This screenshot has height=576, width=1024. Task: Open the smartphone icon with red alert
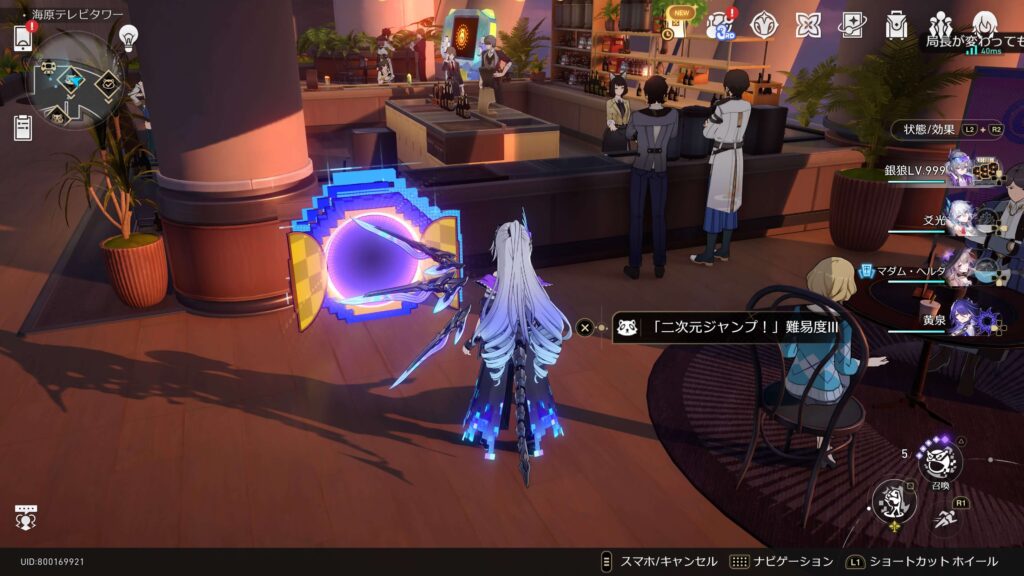click(23, 38)
